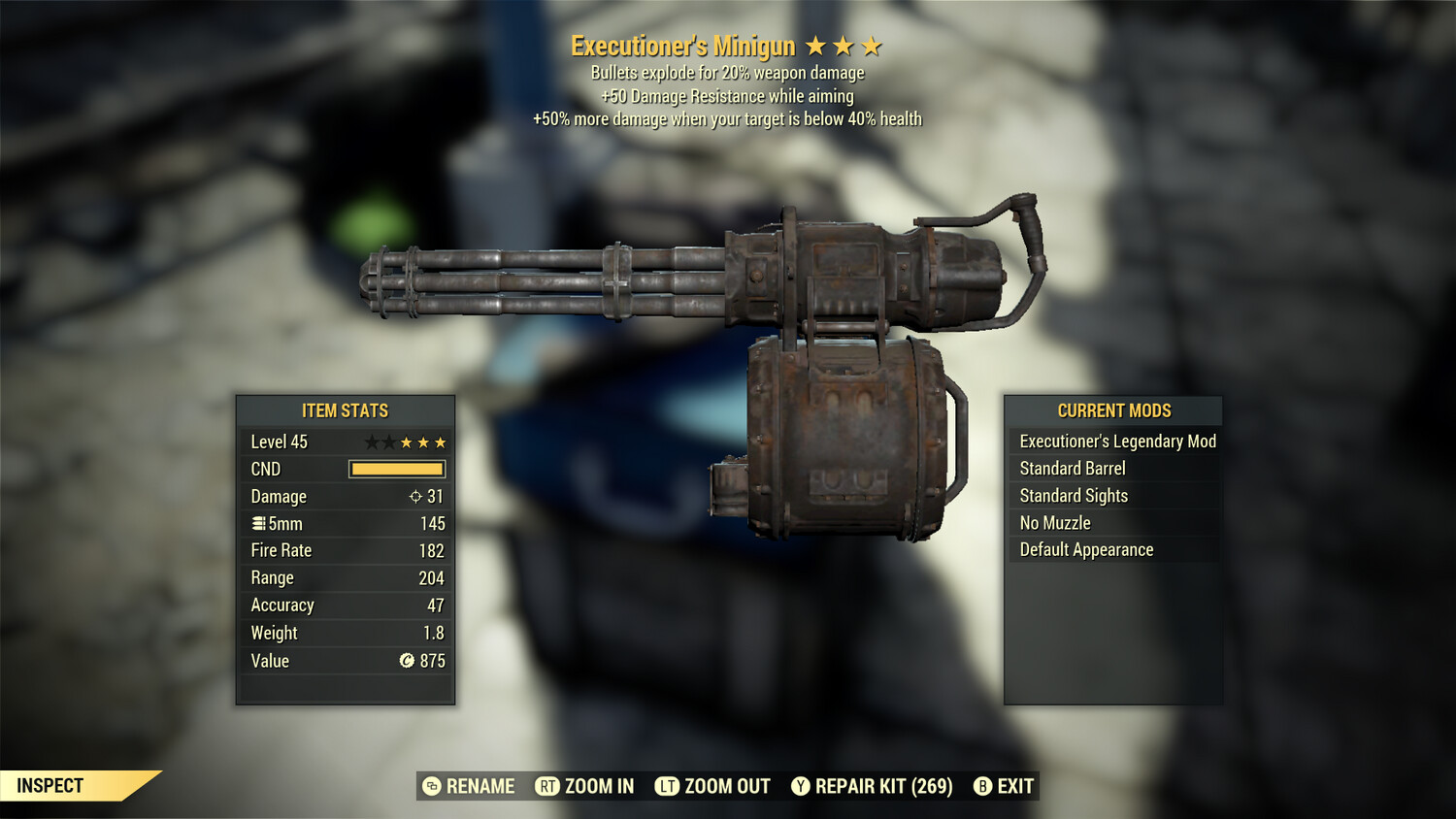Click REPAIR KIT (269) to repair weapon
The height and width of the screenshot is (819, 1456).
(881, 786)
